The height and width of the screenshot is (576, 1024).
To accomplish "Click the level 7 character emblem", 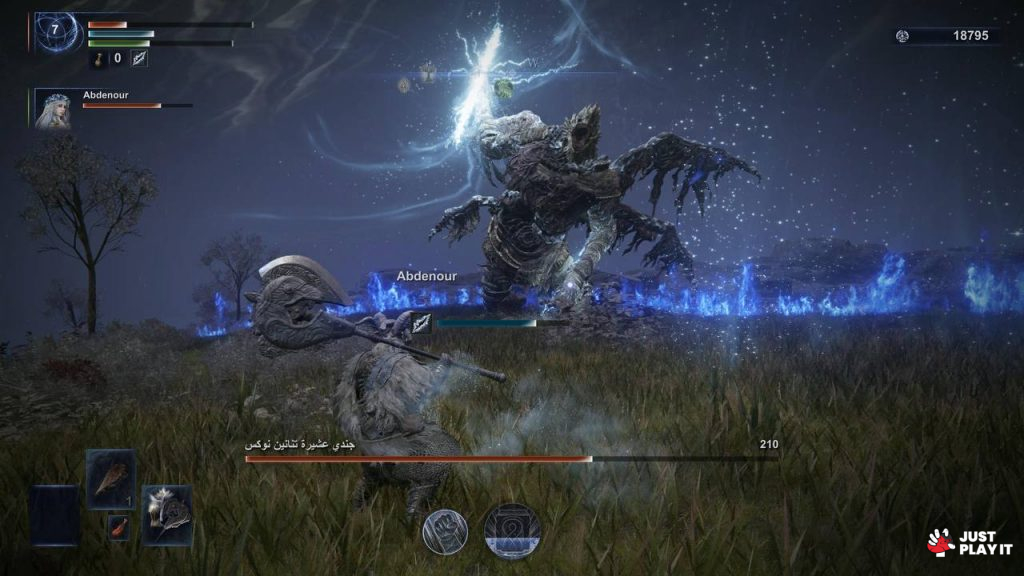I will click(x=55, y=31).
